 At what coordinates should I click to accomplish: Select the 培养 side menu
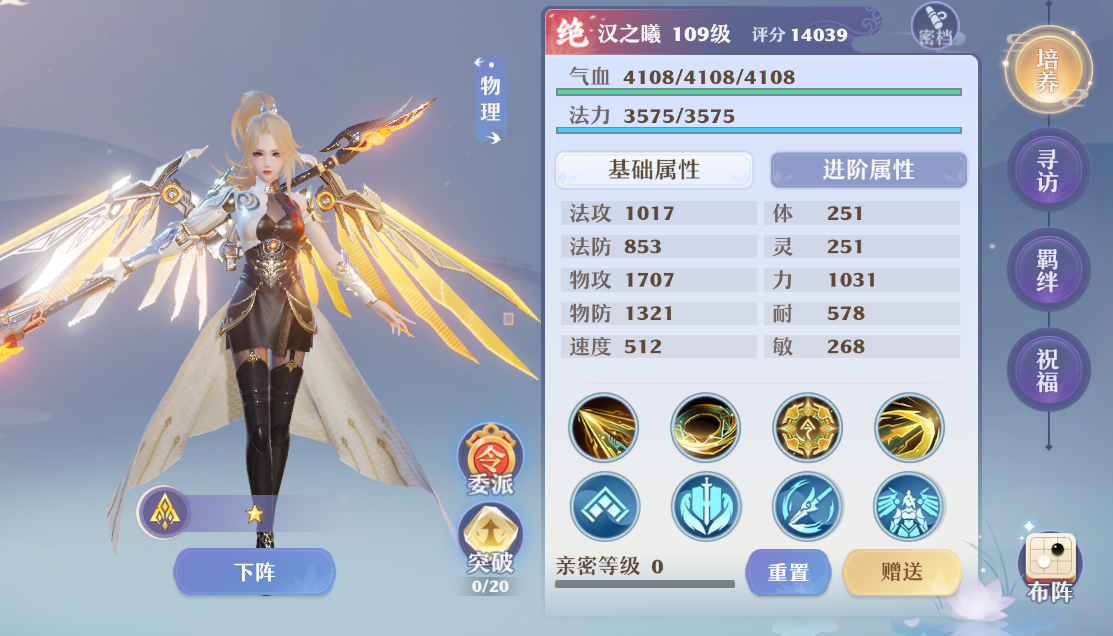1047,70
